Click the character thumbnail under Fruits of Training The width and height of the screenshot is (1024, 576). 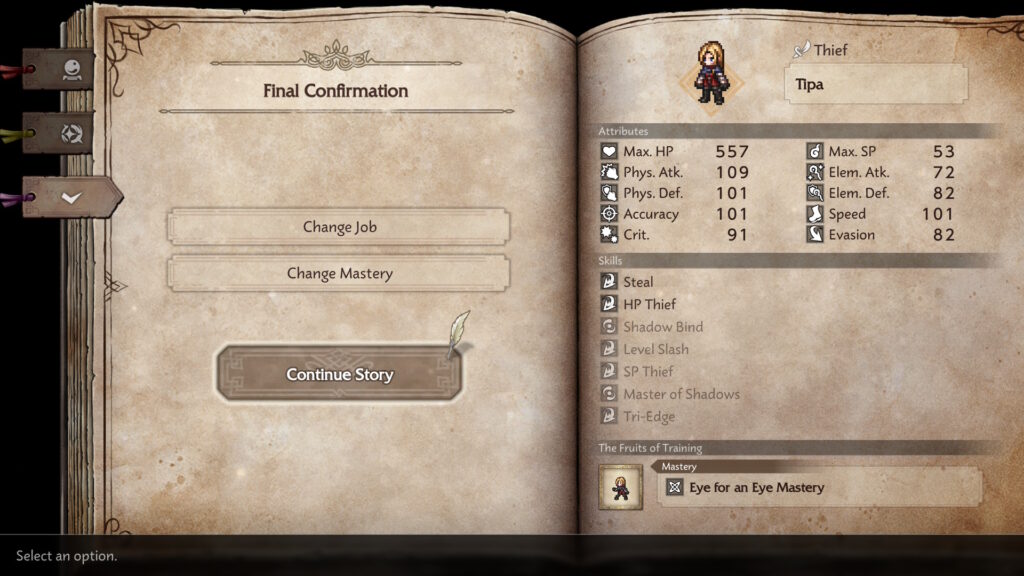(620, 487)
